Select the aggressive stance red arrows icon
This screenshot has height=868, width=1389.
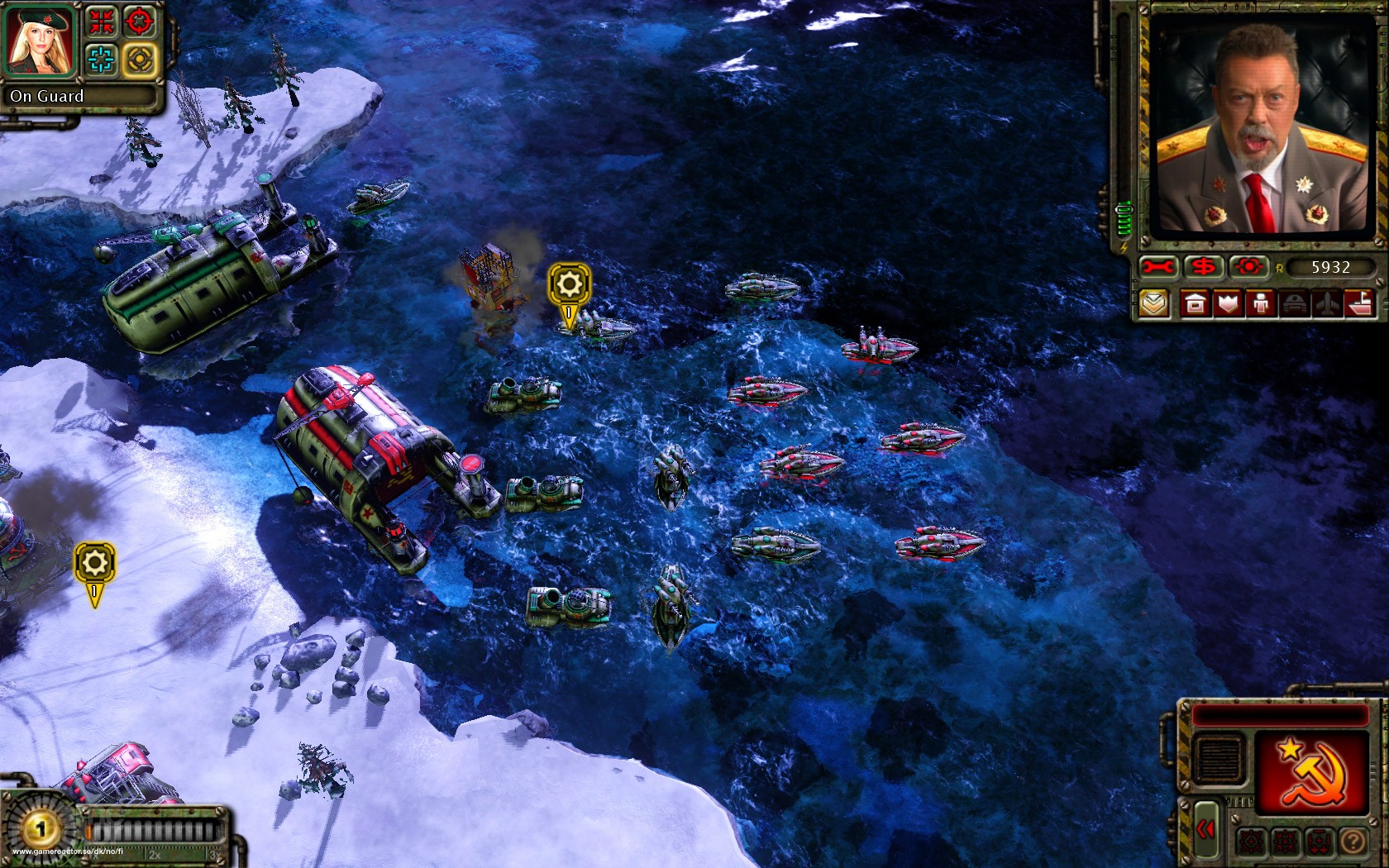[103, 21]
